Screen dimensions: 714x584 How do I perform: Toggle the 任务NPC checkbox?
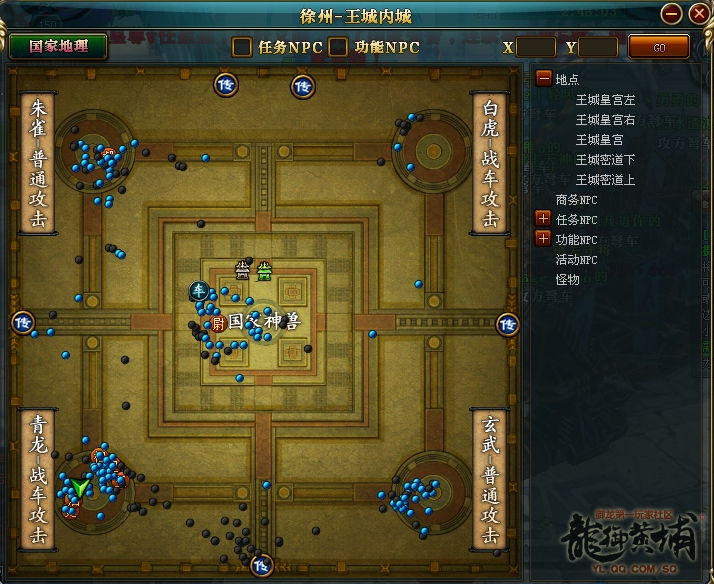pos(242,47)
